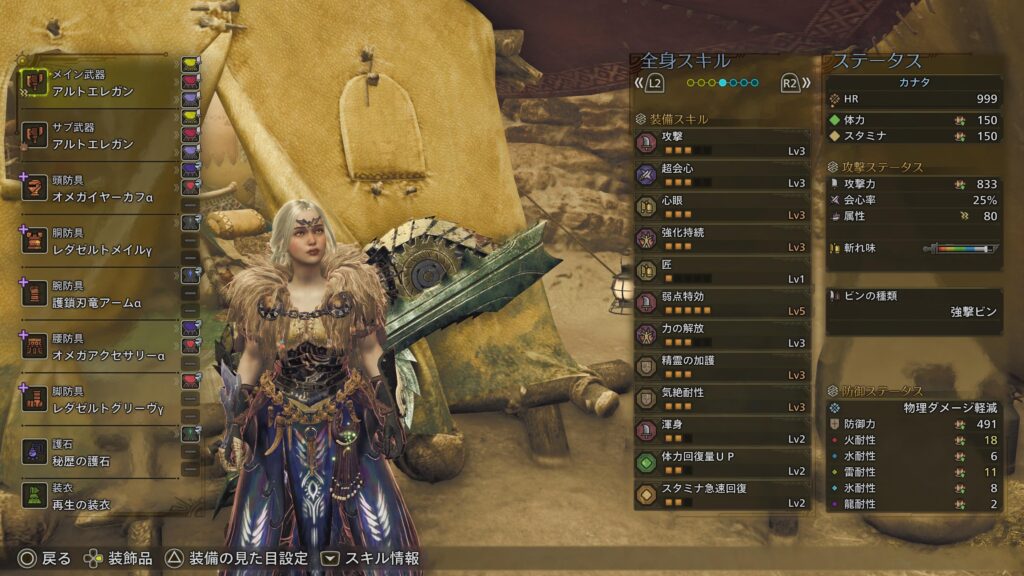Select the サブ武器 アルトエレガン slot
Screen dimensions: 1024x576
coord(98,136)
